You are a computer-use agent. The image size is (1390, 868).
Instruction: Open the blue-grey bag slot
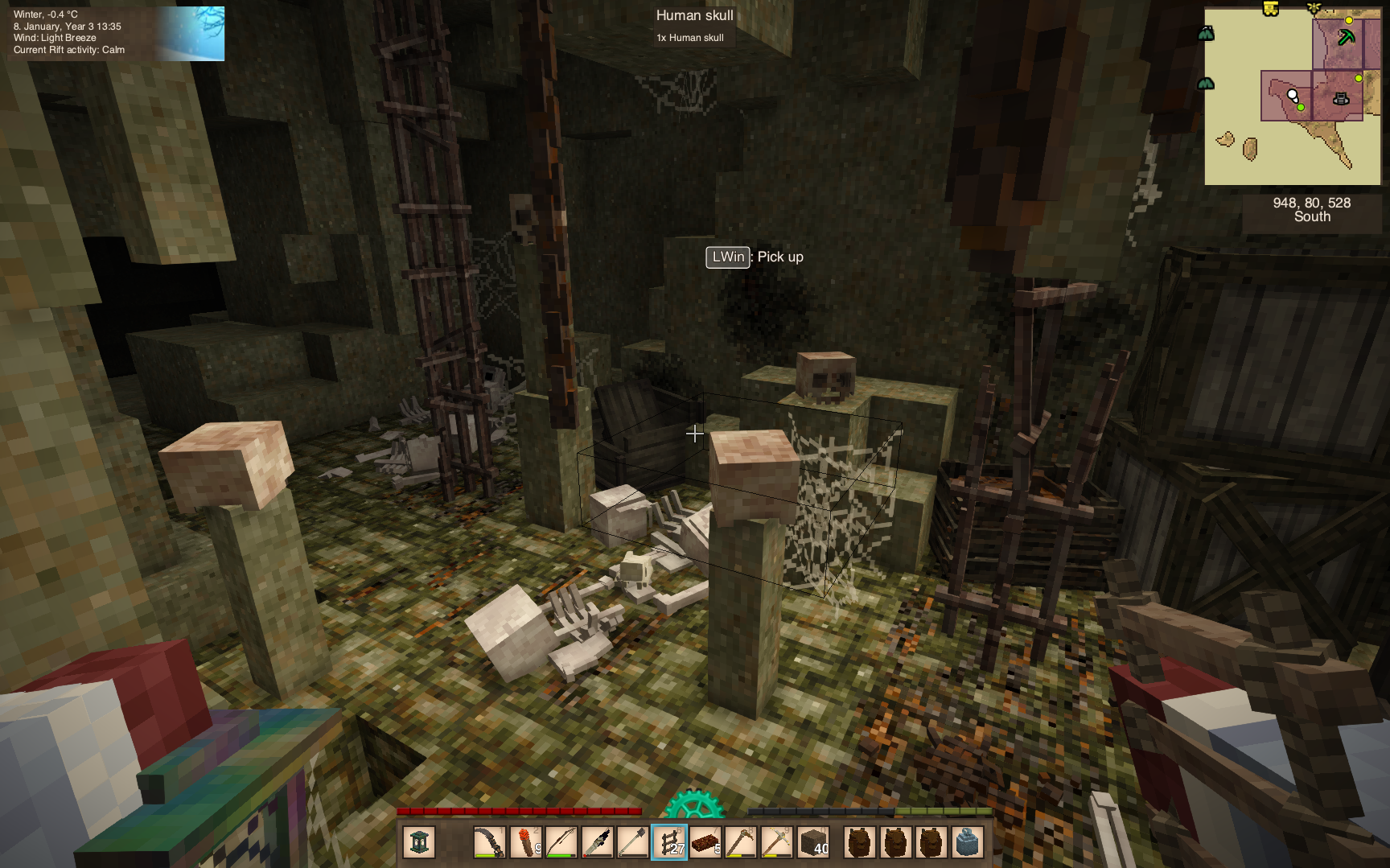point(968,842)
